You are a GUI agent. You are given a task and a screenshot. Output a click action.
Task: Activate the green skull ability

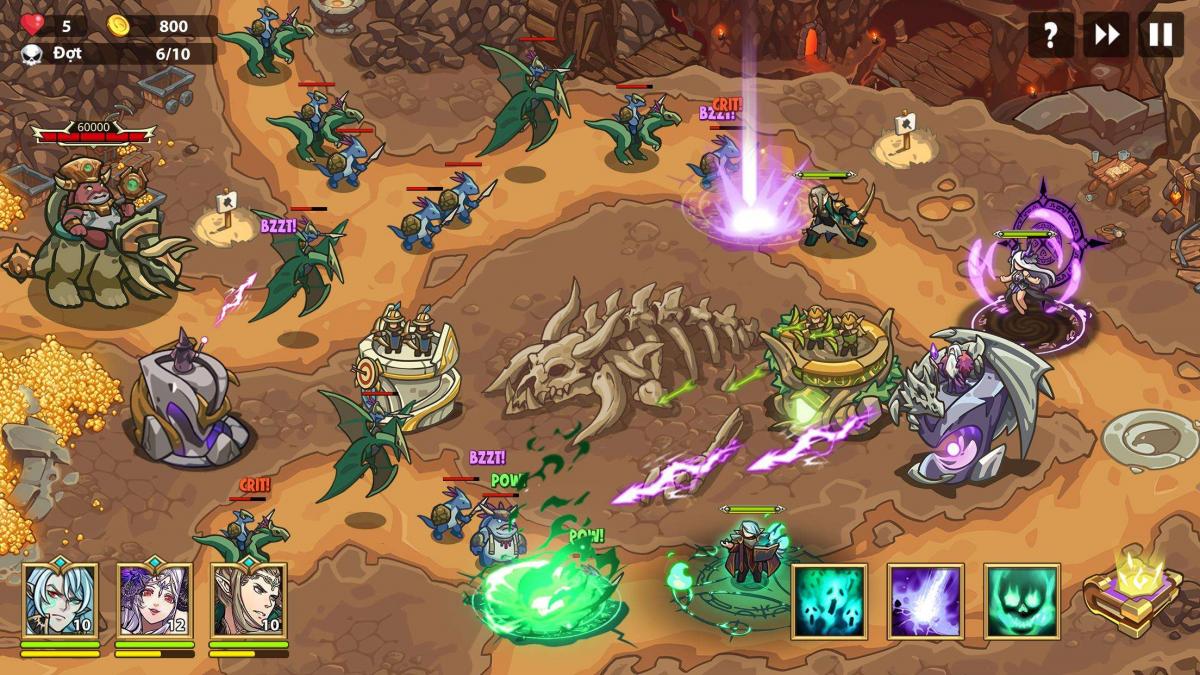coord(1021,601)
